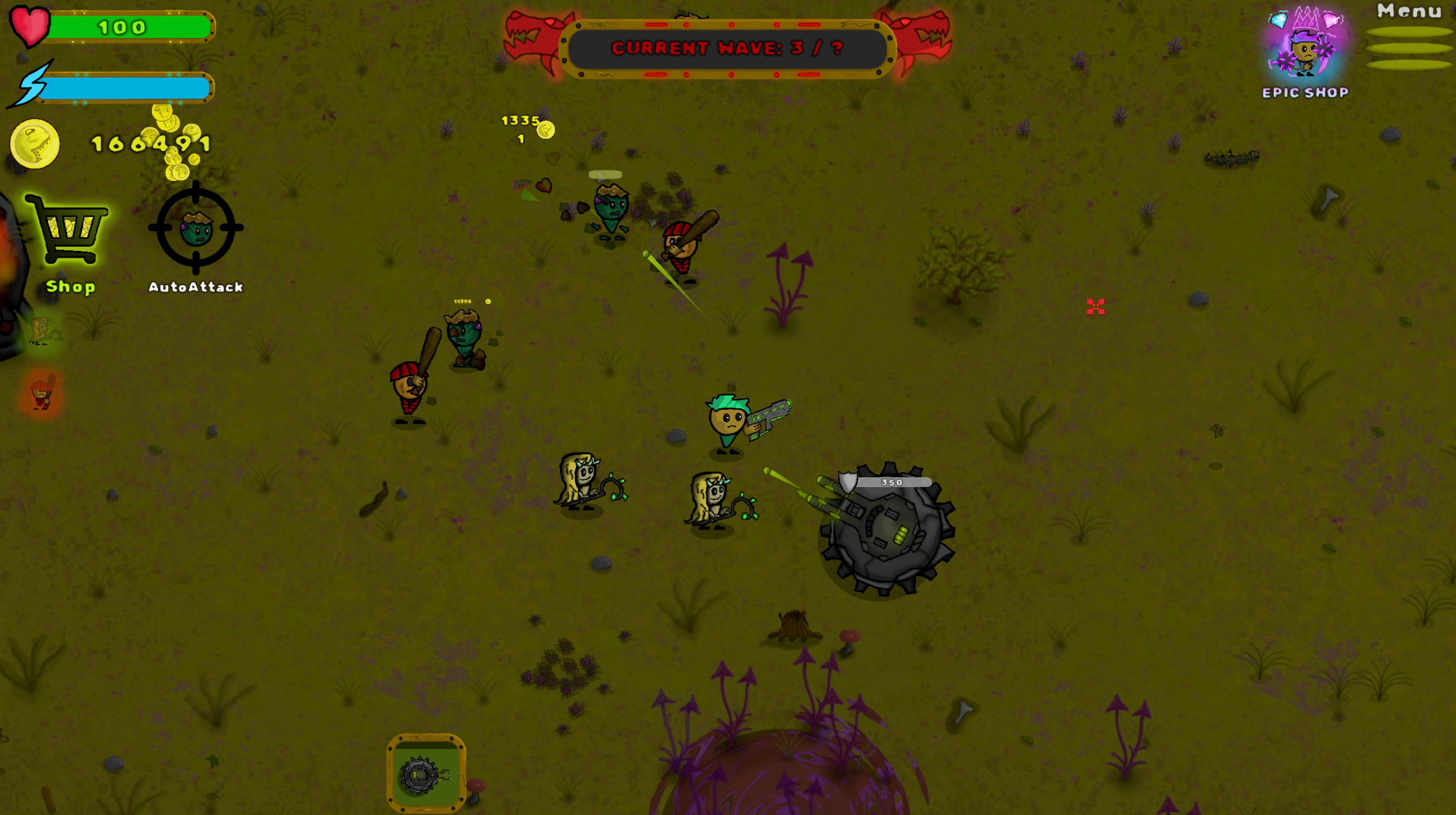Screen dimensions: 1456x815
Task: Select the Current Wave: 3 tab banner
Action: point(727,48)
